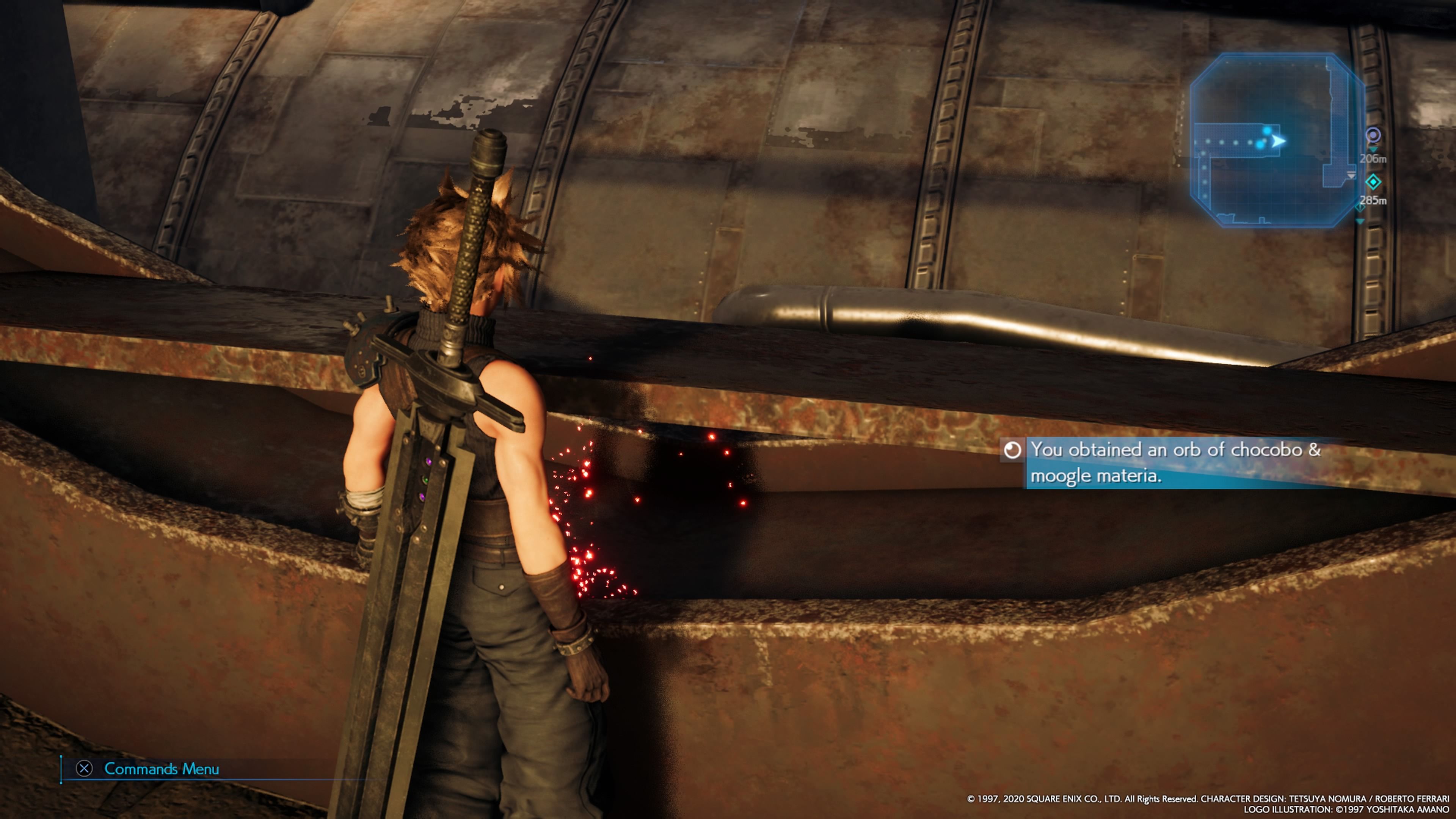Expand the chocobo & moogle materia notification banner
Image resolution: width=1456 pixels, height=819 pixels.
[1204, 463]
